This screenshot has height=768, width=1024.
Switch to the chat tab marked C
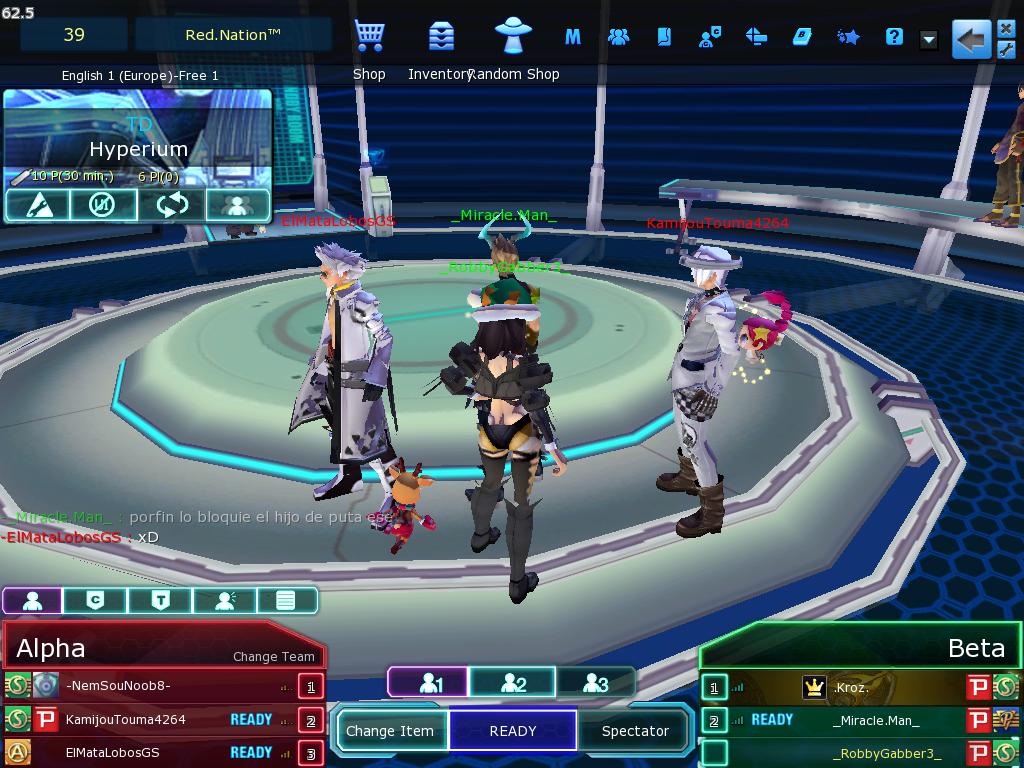(95, 600)
